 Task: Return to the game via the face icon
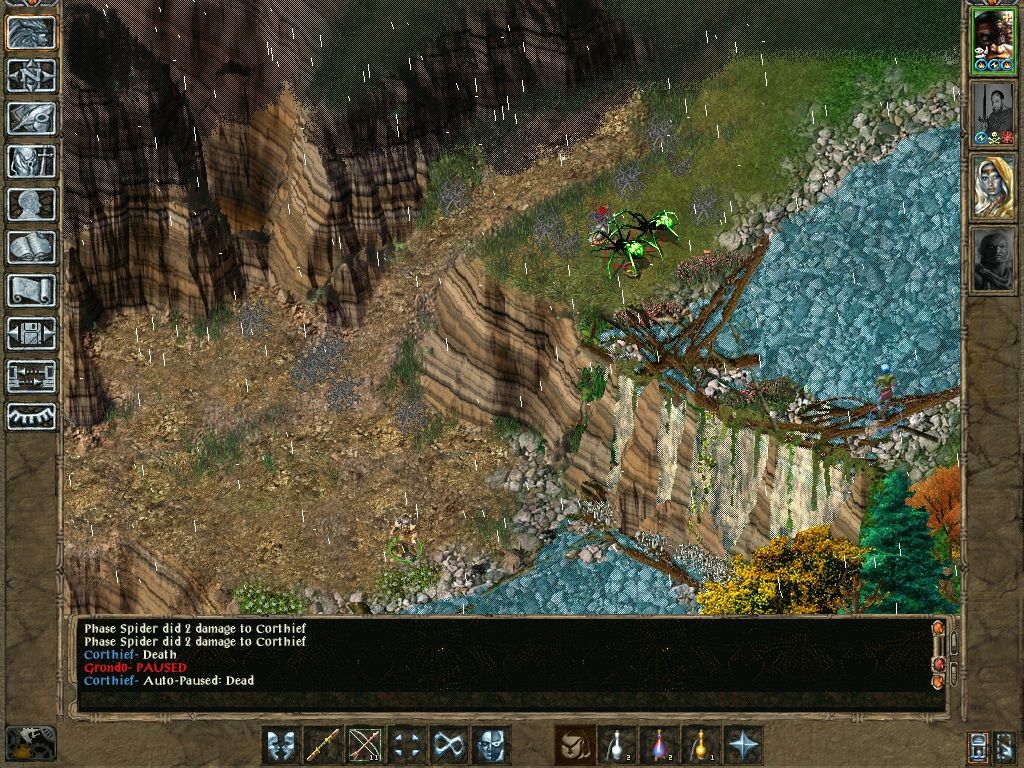[31, 33]
